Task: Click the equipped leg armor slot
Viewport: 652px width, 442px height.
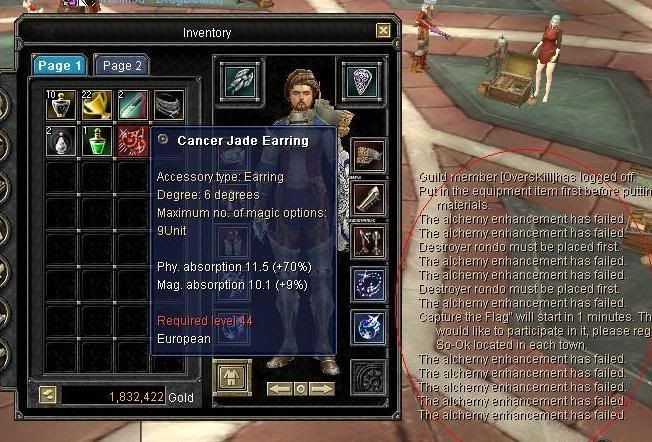Action: click(369, 241)
